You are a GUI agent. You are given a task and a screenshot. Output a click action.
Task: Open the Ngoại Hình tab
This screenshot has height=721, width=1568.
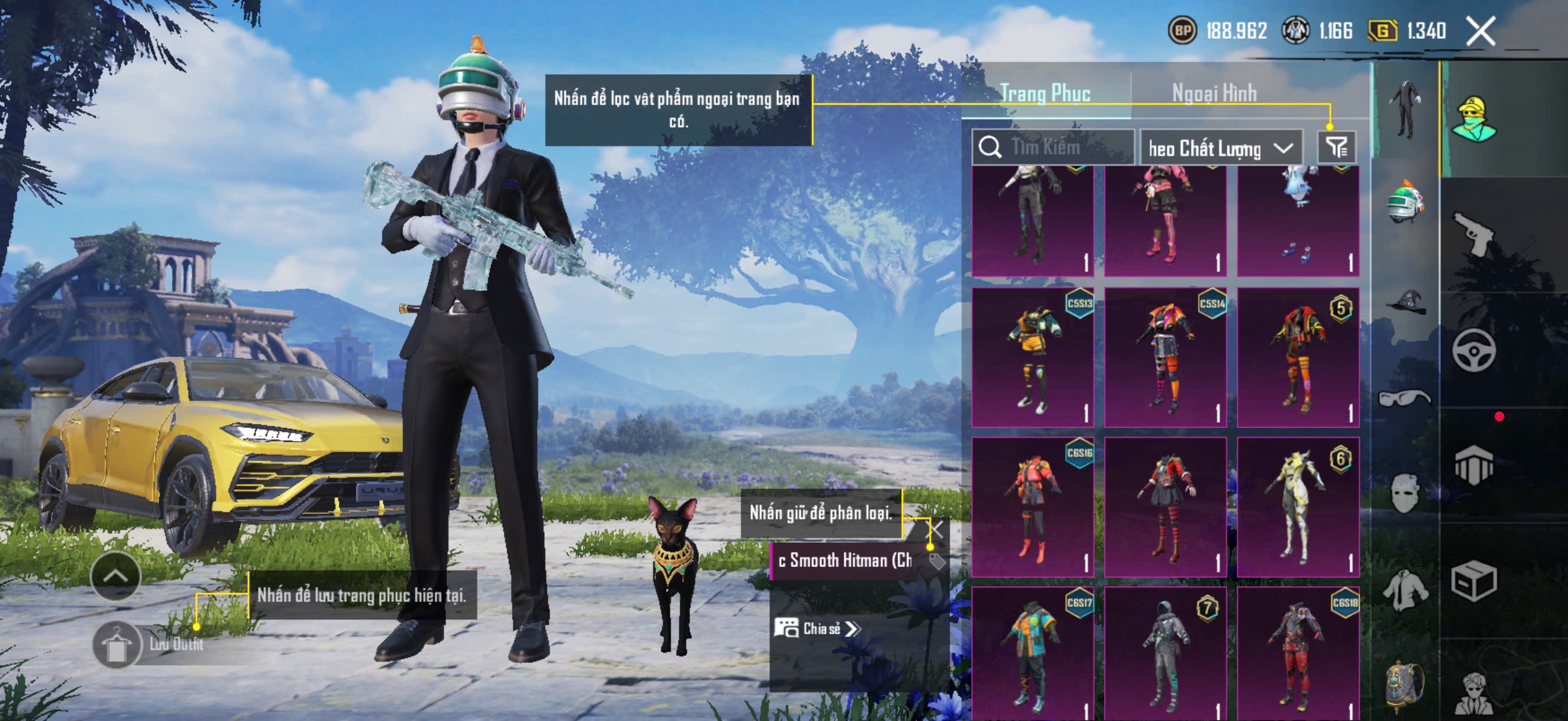1215,93
